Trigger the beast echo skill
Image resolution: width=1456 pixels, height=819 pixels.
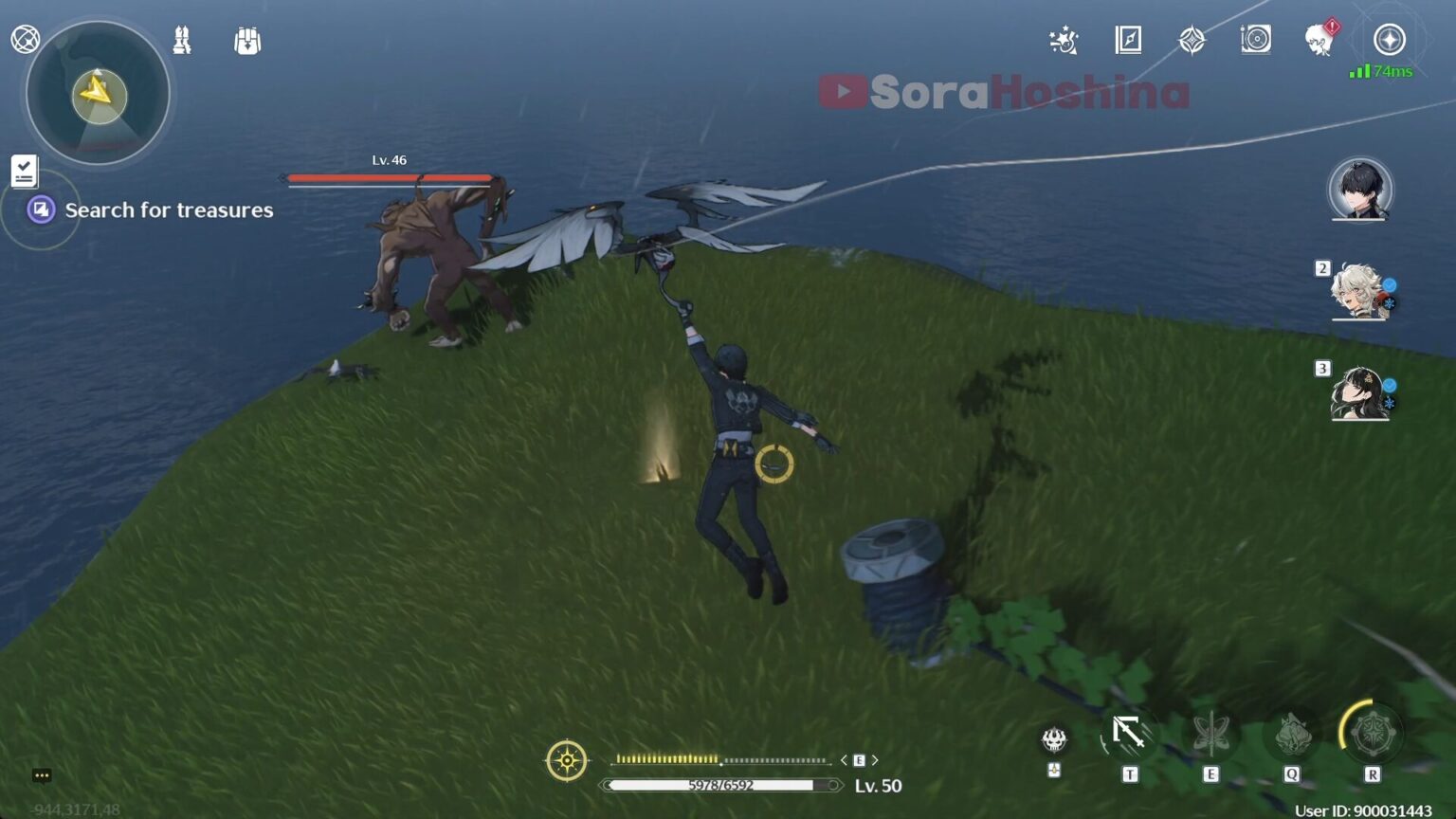click(x=1291, y=734)
